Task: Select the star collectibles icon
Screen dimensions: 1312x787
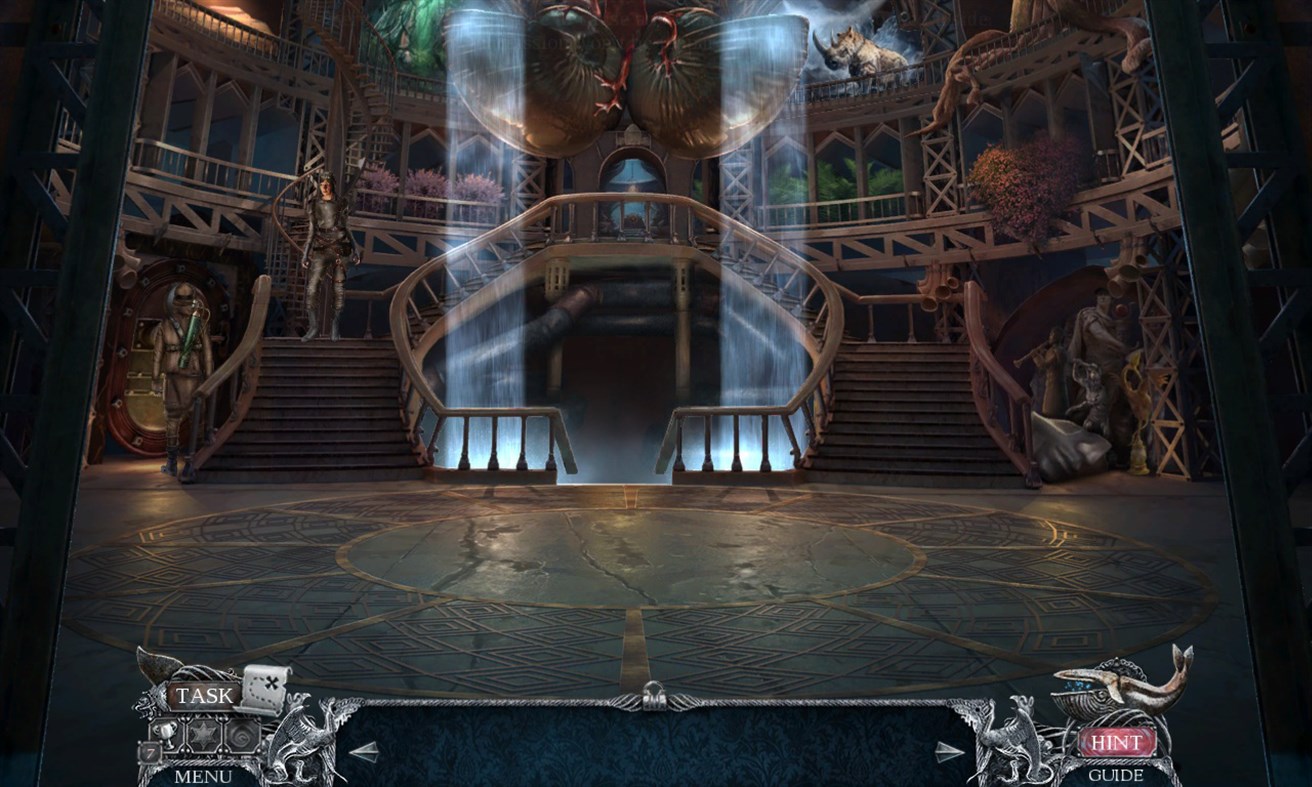Action: pos(202,735)
